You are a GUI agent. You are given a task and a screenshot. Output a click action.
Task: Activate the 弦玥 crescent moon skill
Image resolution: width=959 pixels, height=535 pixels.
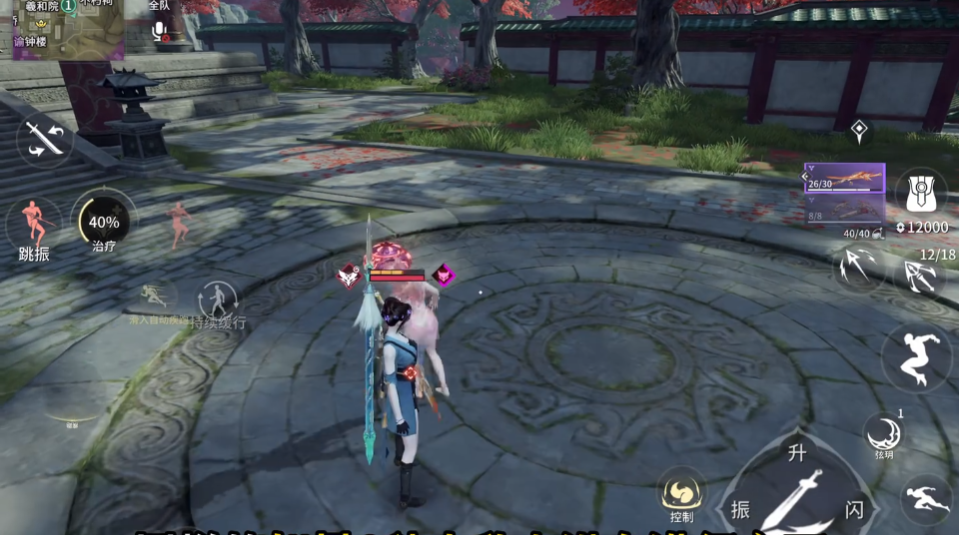tap(884, 434)
